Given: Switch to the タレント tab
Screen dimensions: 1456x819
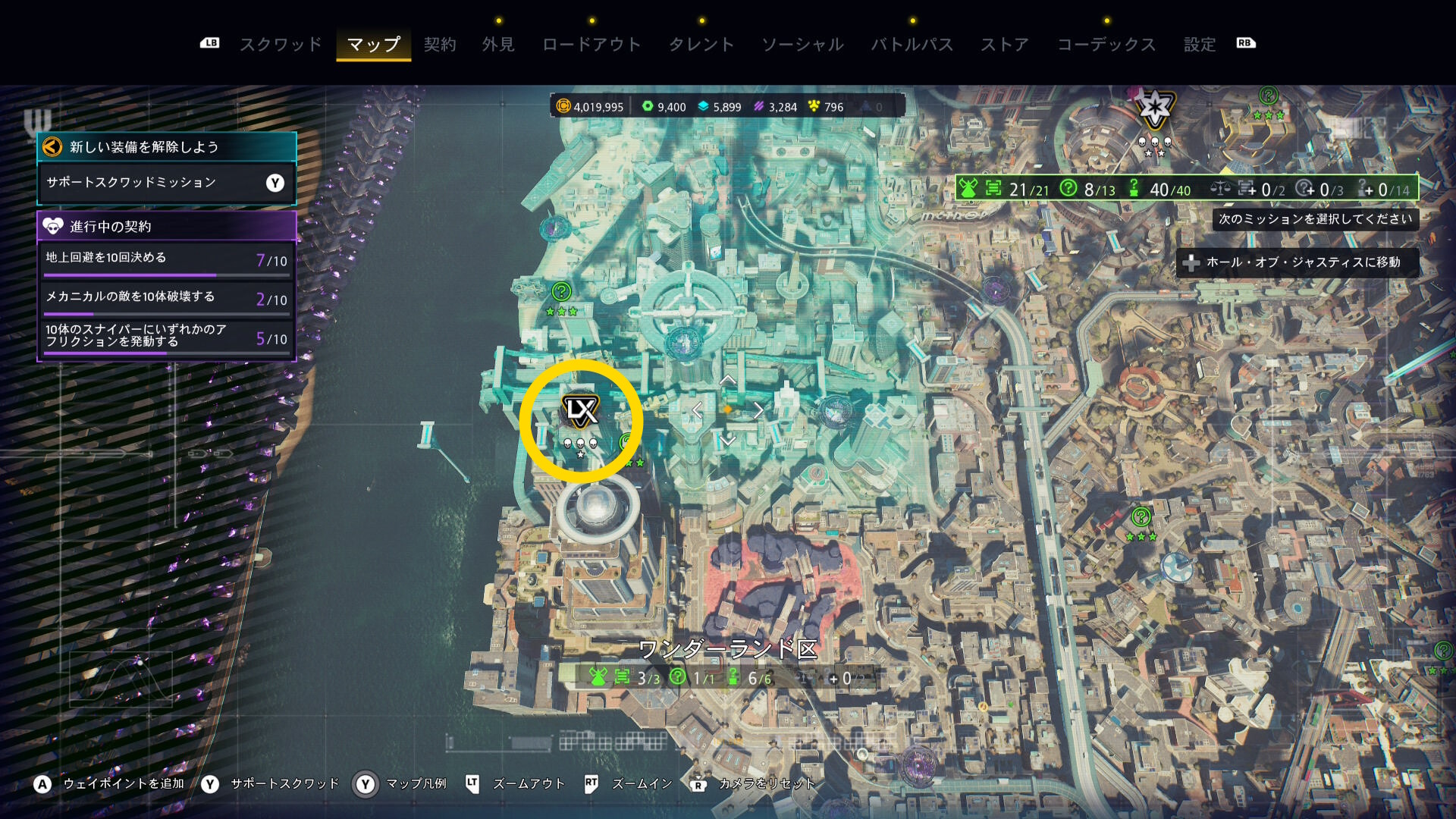Looking at the screenshot, I should coord(701,45).
